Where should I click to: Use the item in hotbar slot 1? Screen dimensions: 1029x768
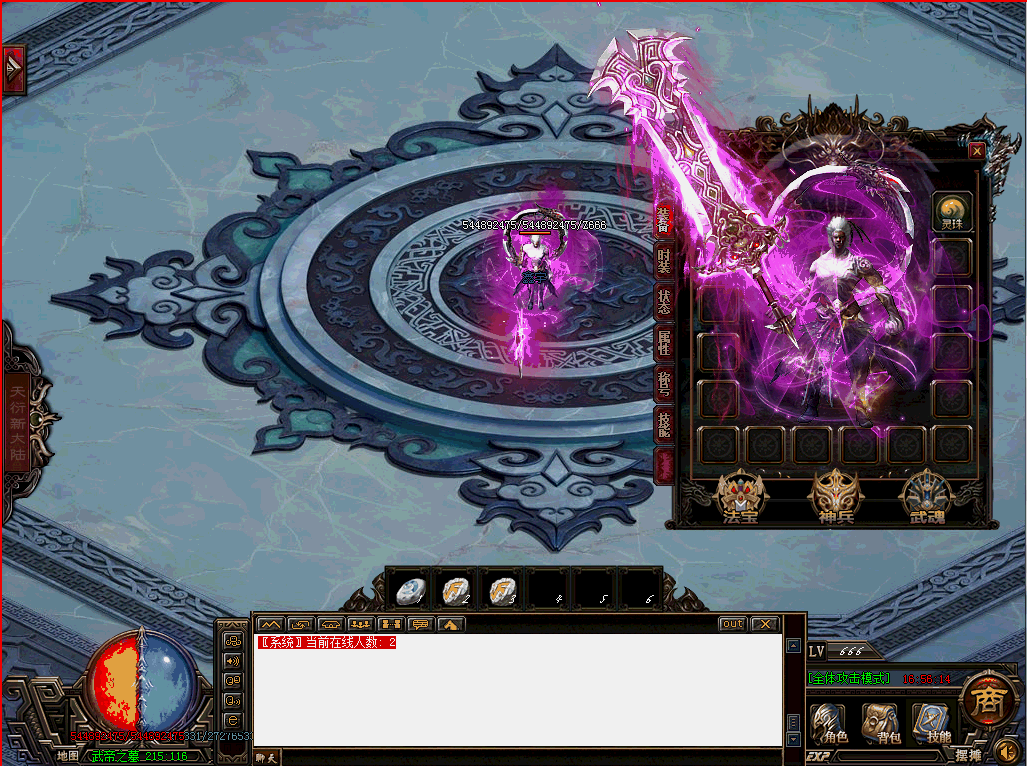[x=408, y=591]
